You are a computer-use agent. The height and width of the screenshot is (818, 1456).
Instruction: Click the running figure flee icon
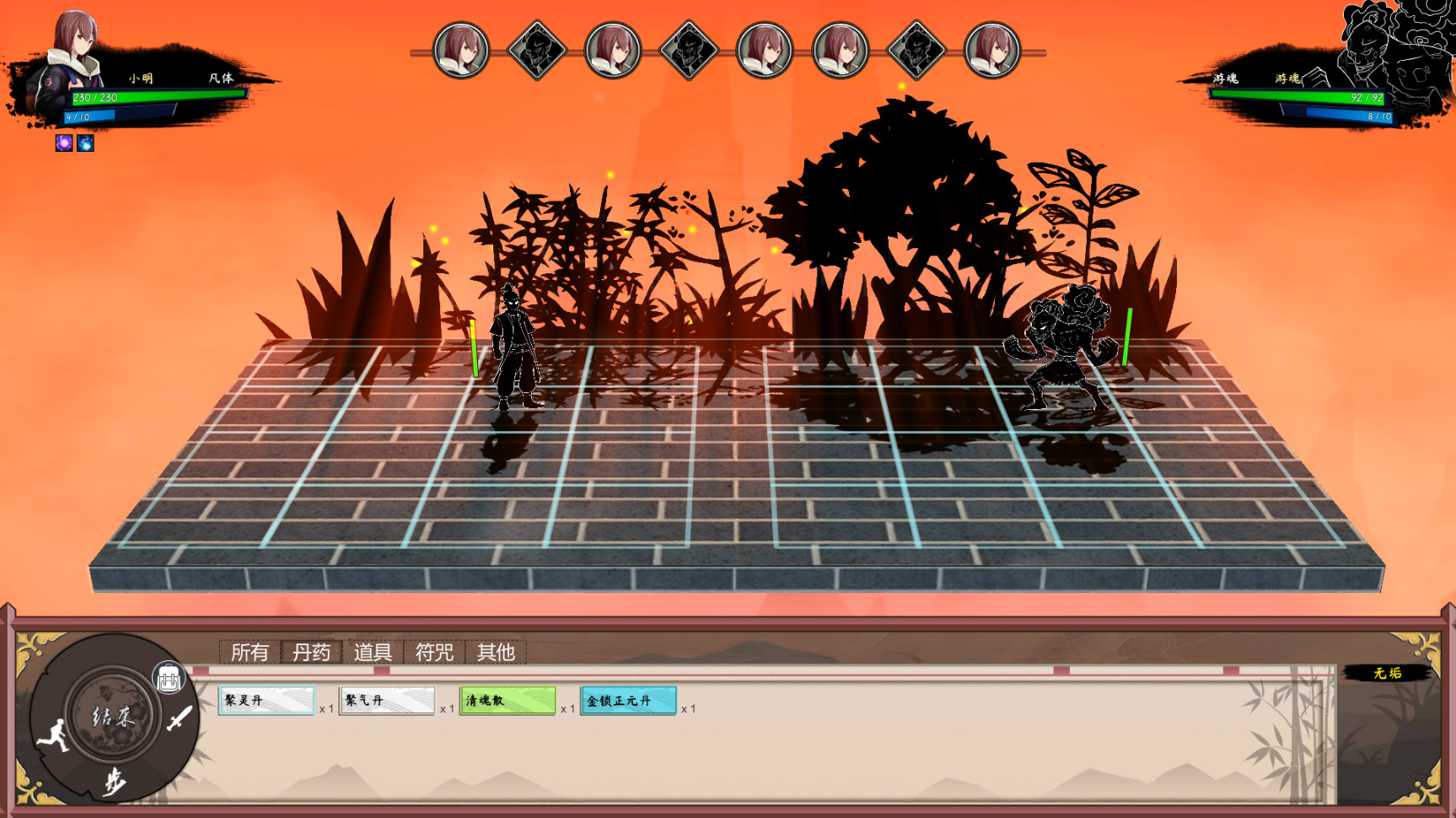pyautogui.click(x=54, y=735)
